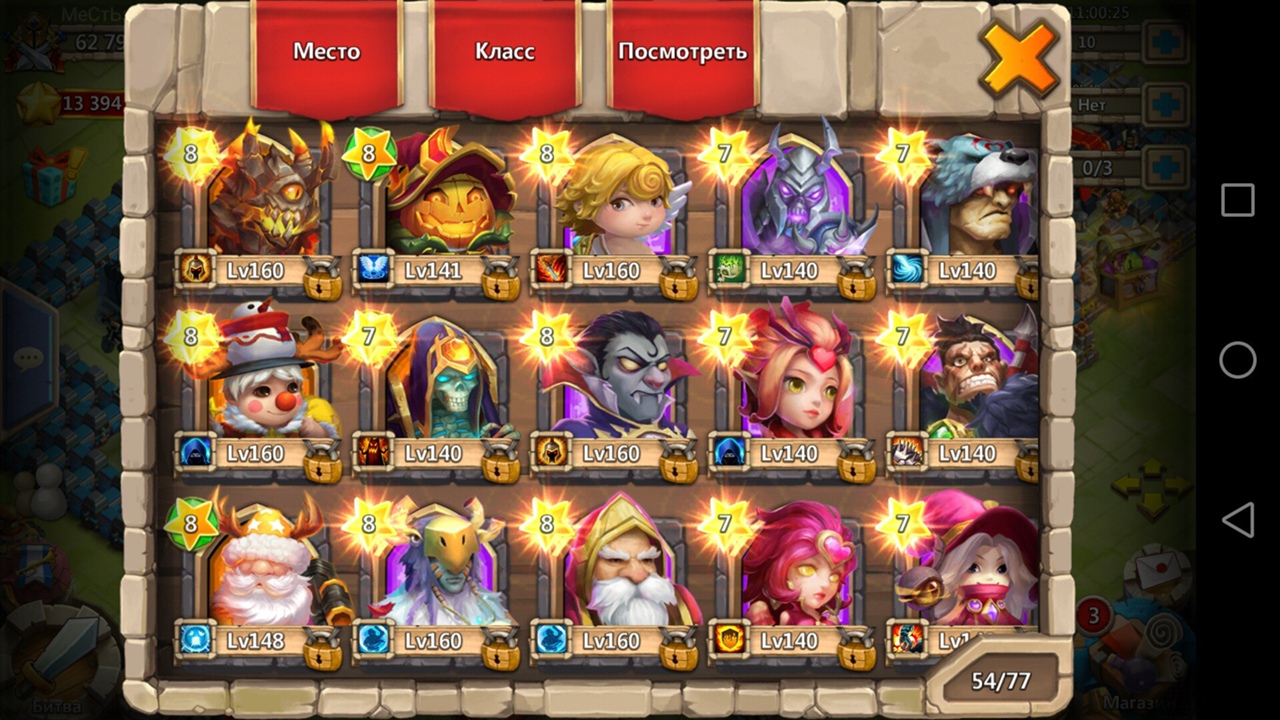
Task: Tap the Android home circle button
Action: tap(1238, 360)
